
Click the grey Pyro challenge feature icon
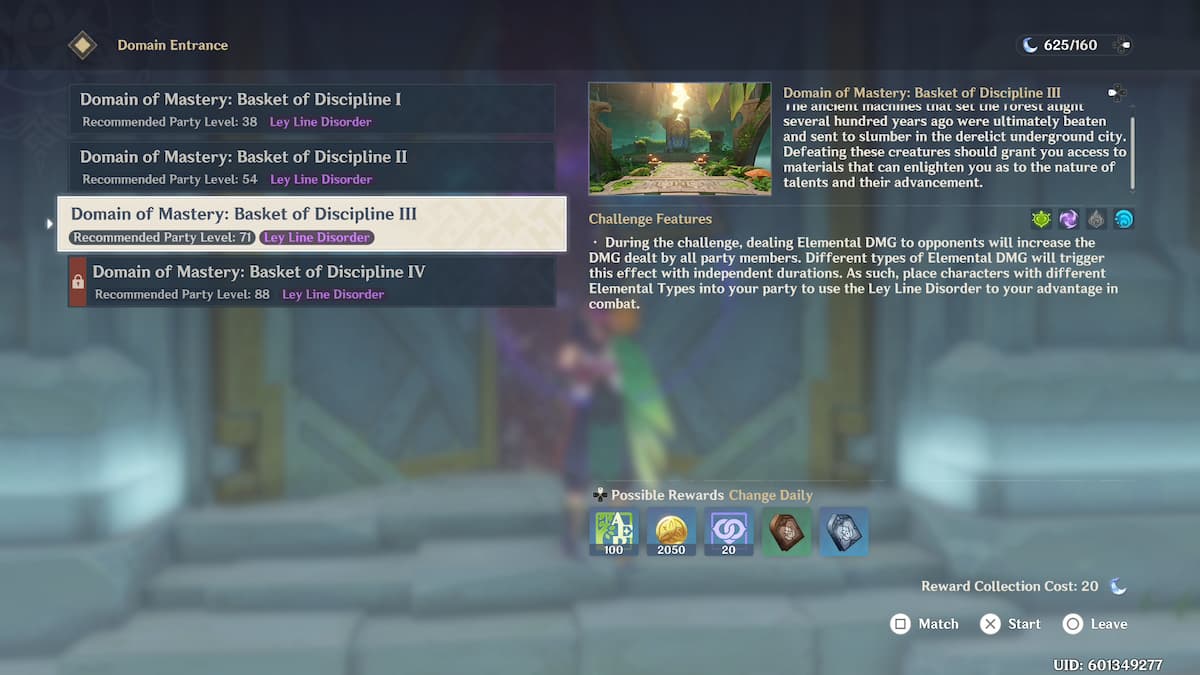(1097, 219)
